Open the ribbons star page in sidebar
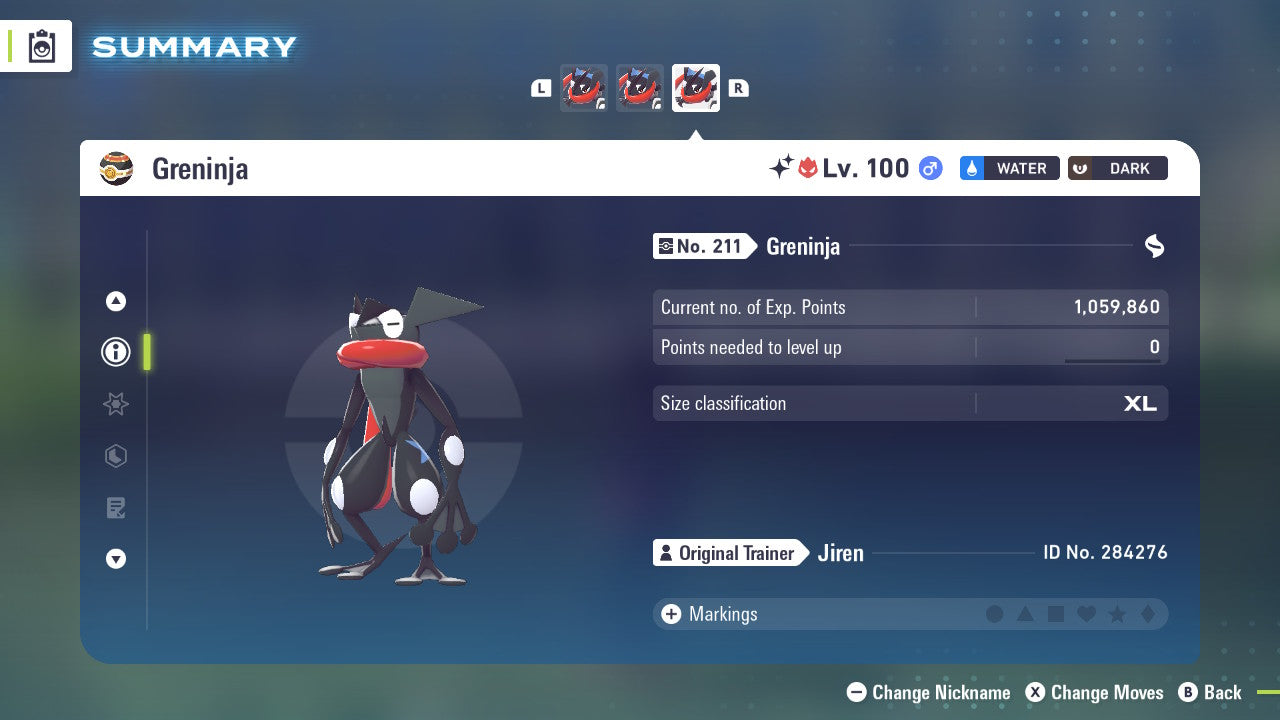1280x720 pixels. tap(115, 404)
